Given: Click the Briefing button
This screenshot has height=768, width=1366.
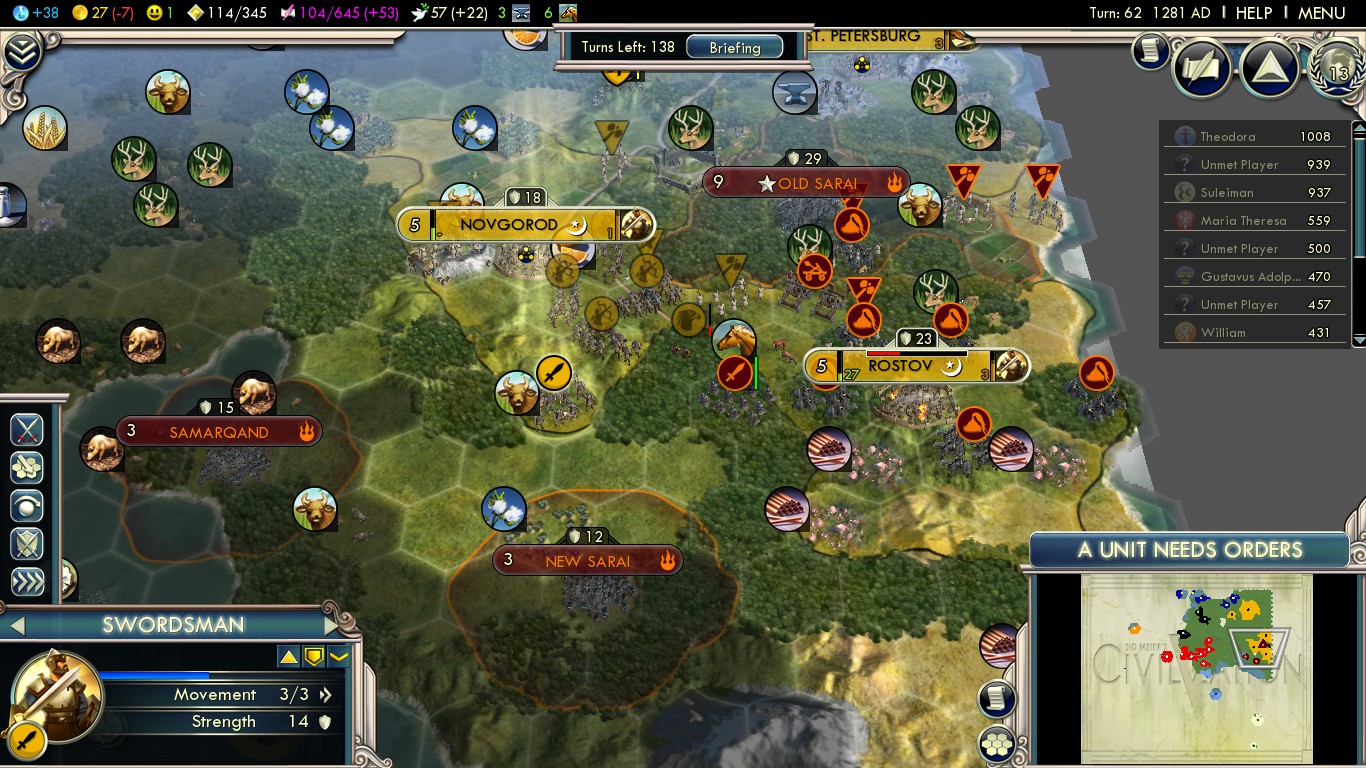Looking at the screenshot, I should click(735, 47).
